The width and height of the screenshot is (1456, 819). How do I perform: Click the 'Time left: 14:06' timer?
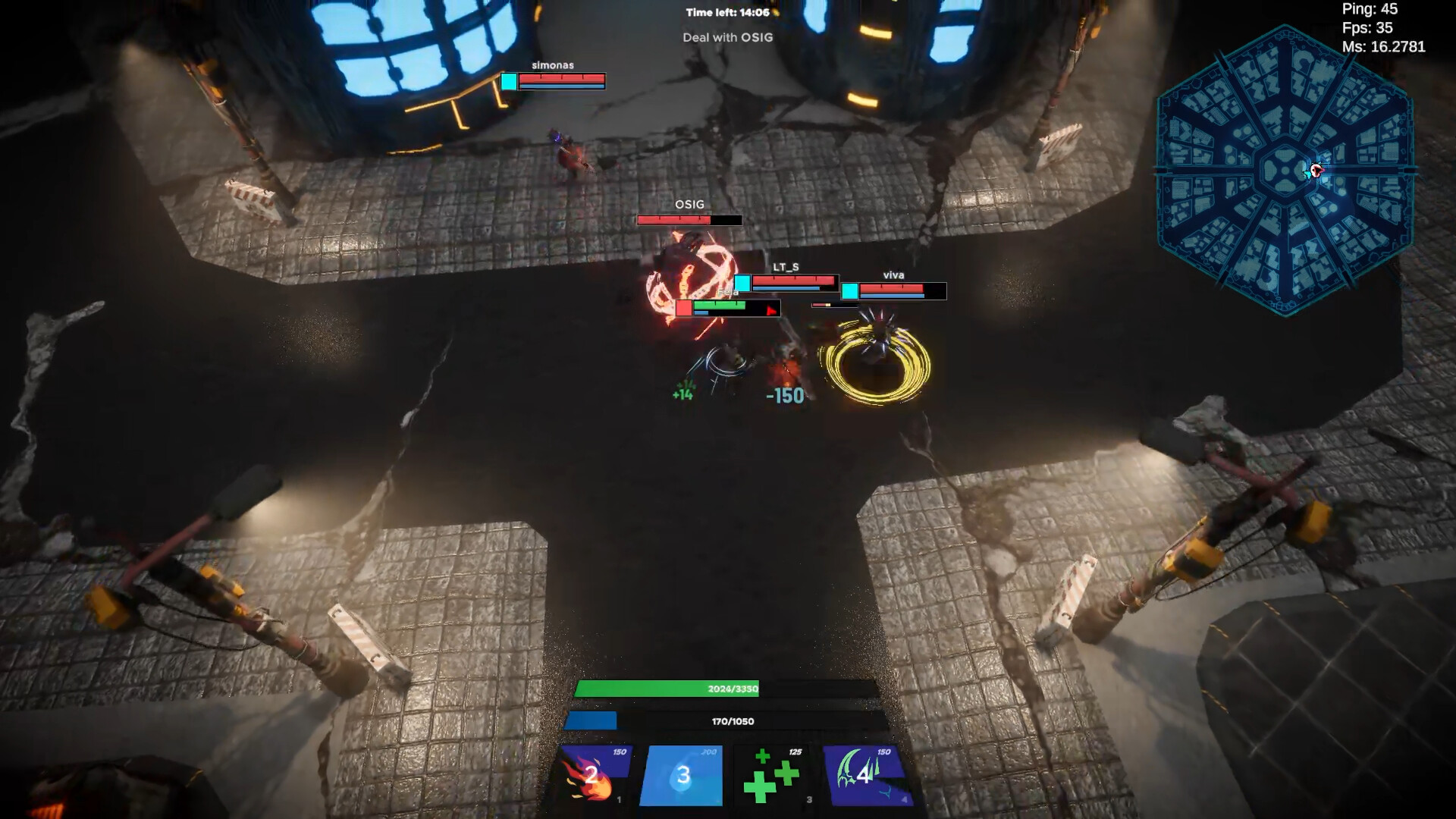click(x=726, y=11)
